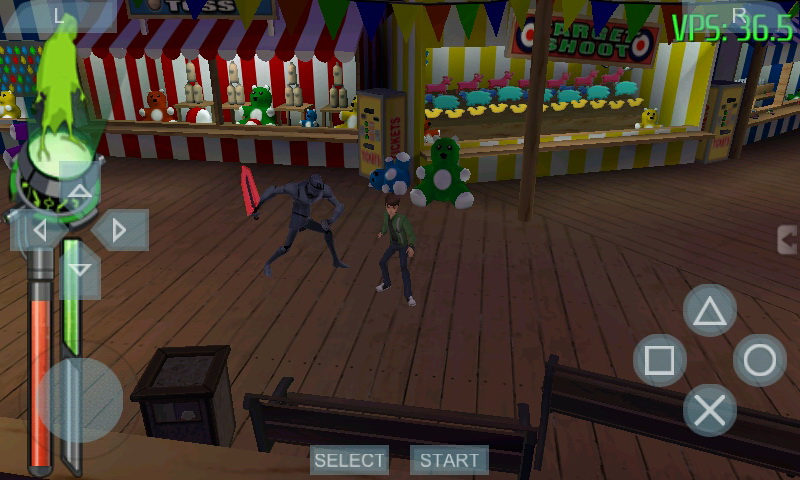Tap the START touch button

(449, 460)
